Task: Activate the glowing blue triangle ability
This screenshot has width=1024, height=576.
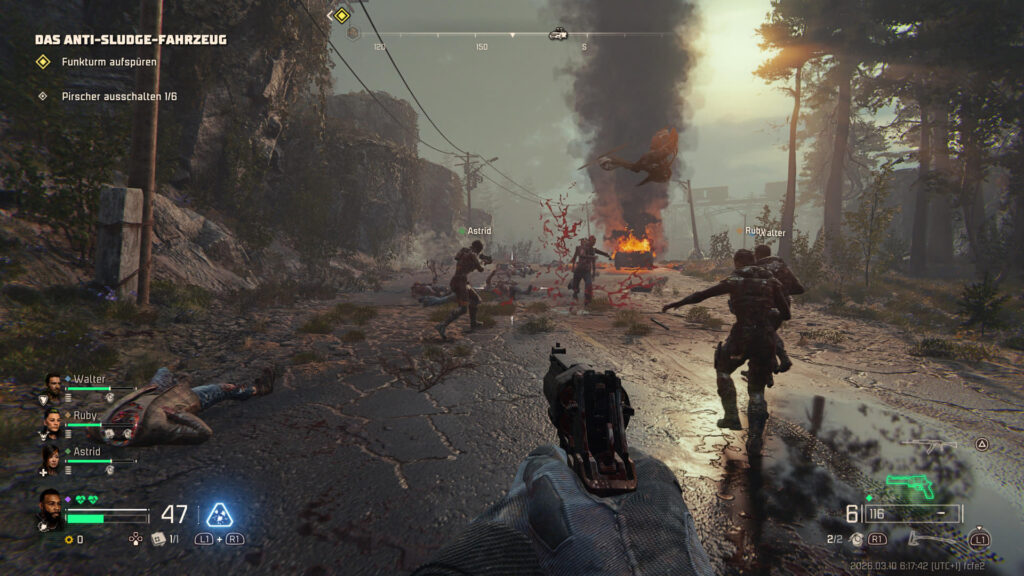Action: [x=220, y=514]
